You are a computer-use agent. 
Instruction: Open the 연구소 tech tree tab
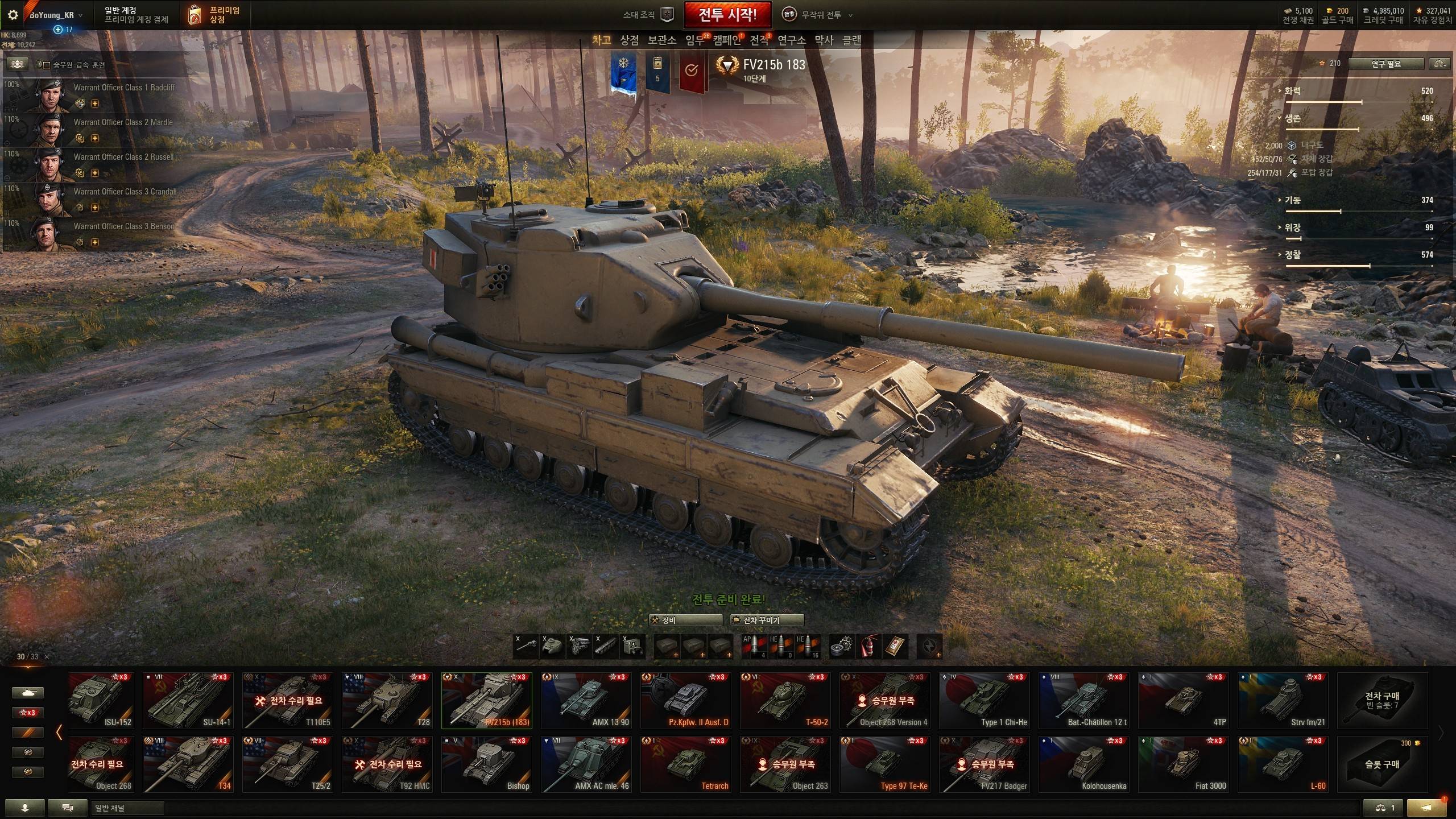pyautogui.click(x=791, y=40)
